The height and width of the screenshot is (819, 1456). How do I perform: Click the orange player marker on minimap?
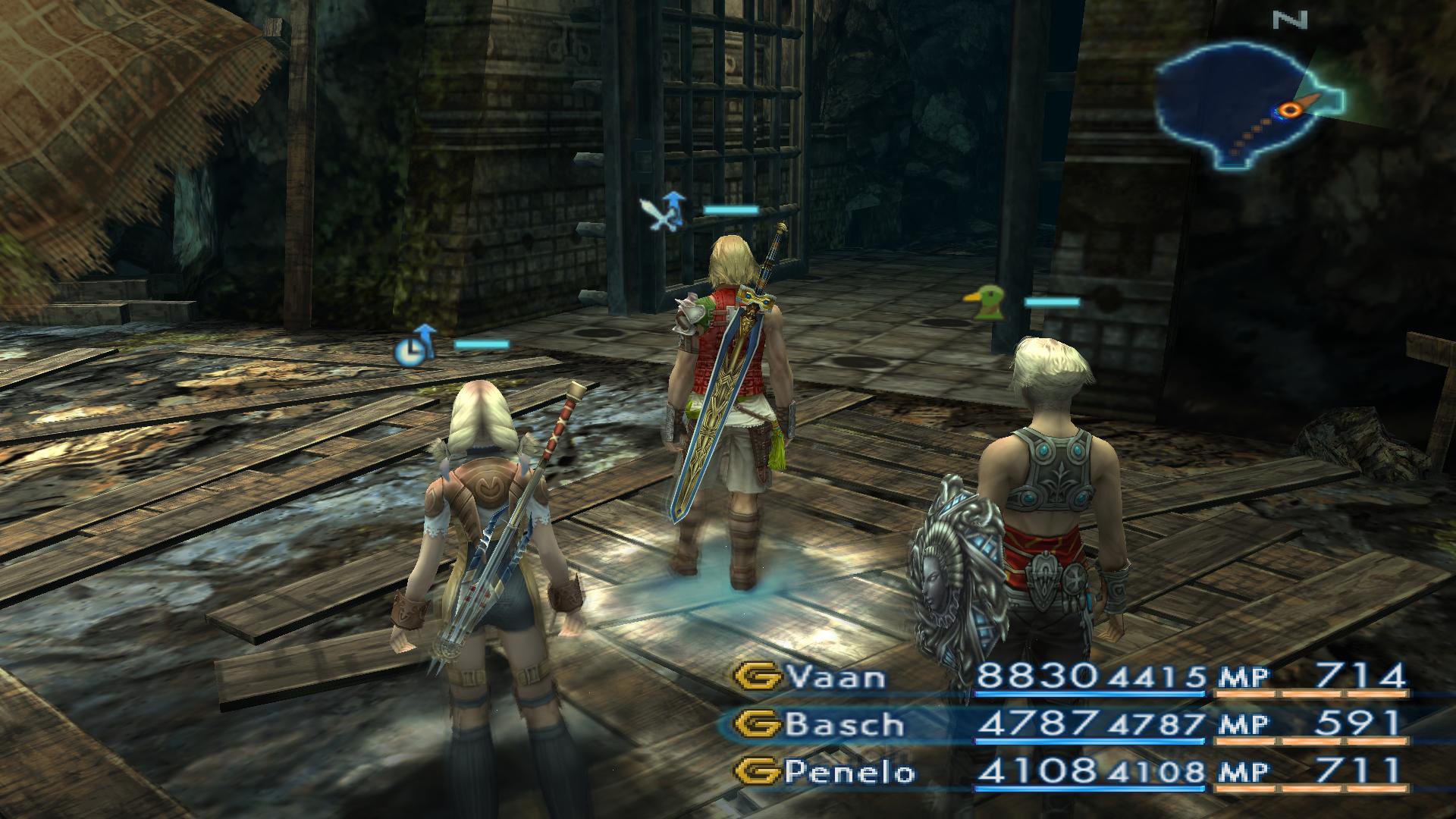tap(1289, 111)
